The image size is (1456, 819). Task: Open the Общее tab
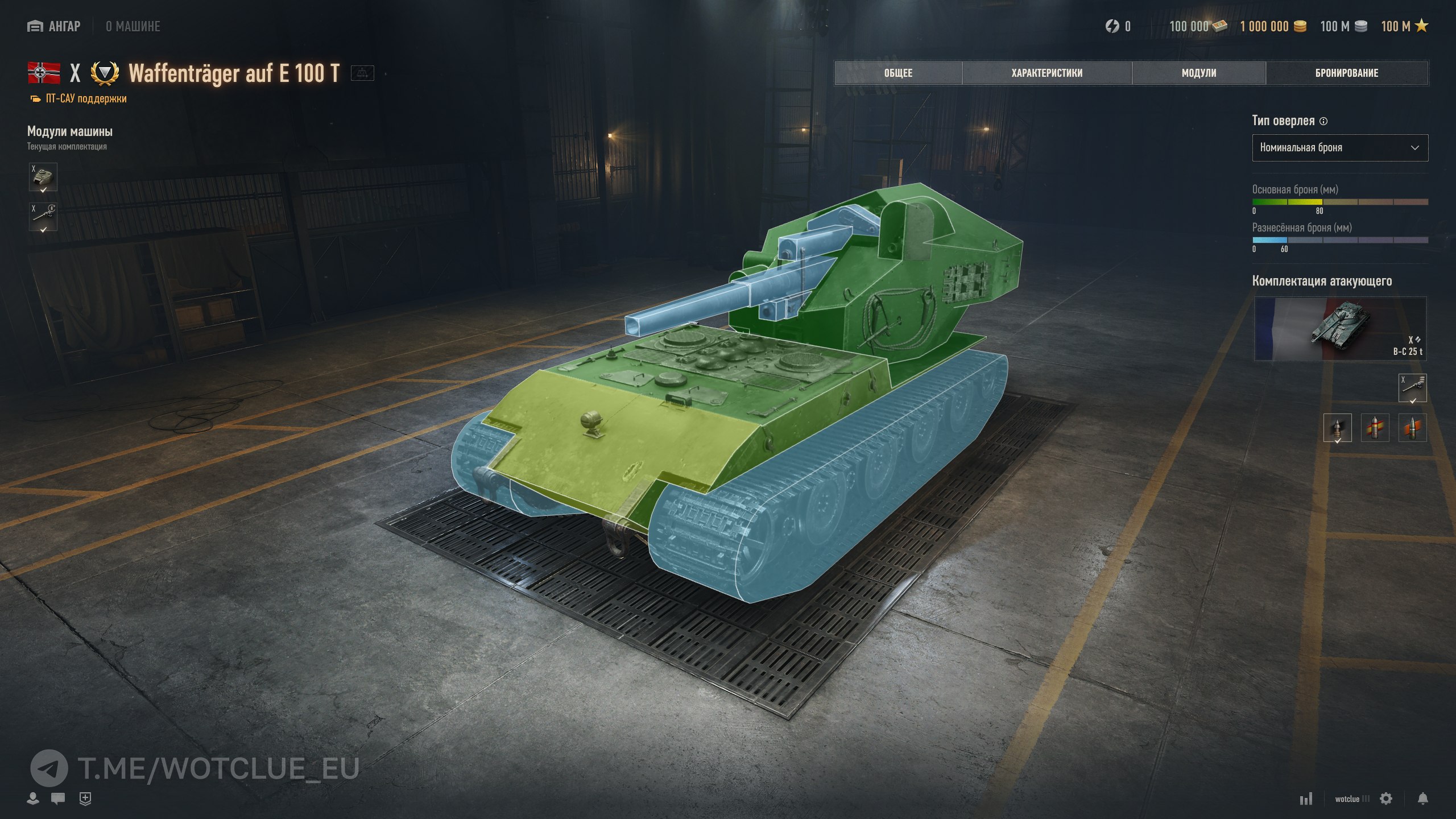898,73
